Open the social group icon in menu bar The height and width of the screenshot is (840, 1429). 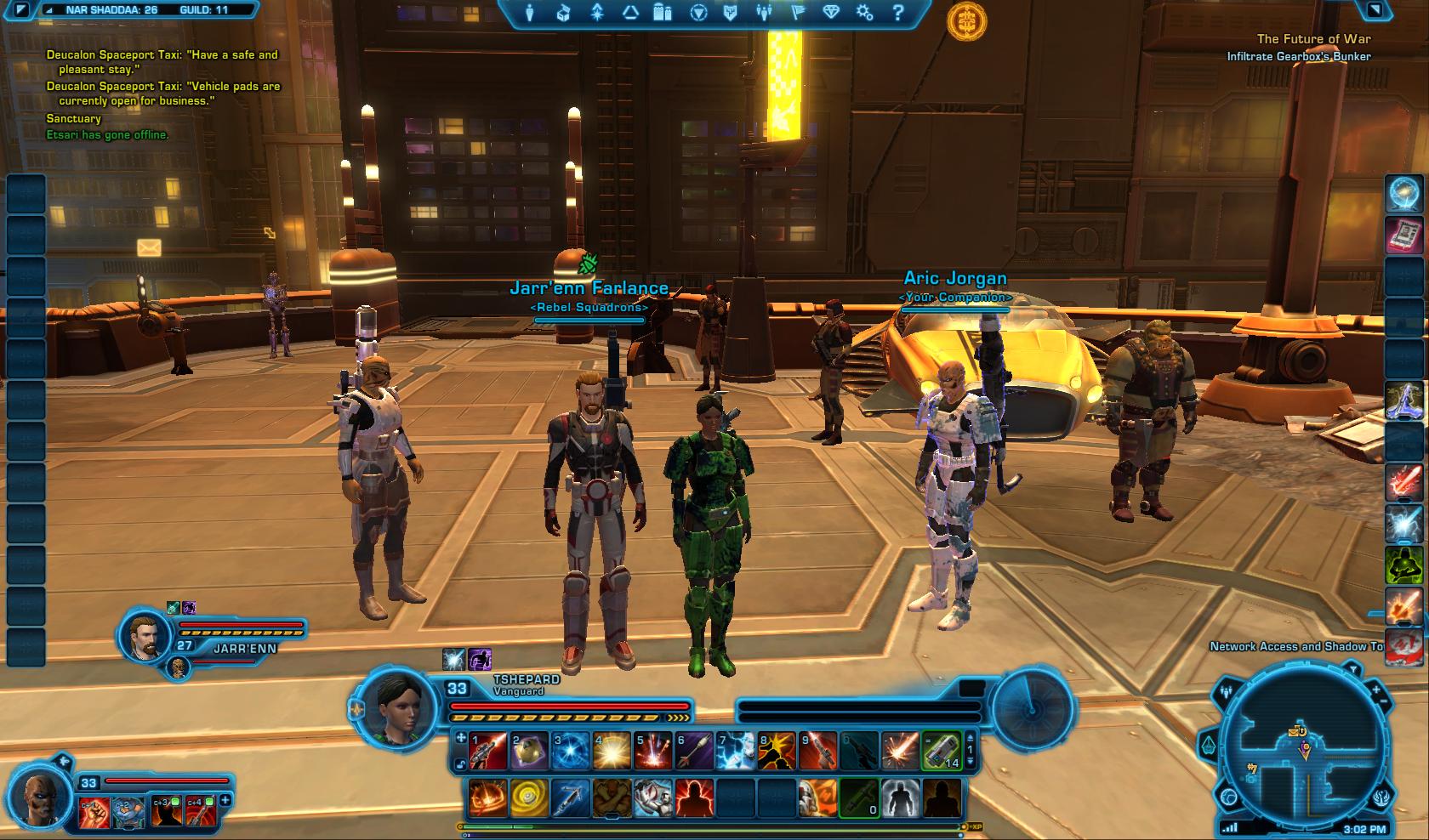pos(764,13)
